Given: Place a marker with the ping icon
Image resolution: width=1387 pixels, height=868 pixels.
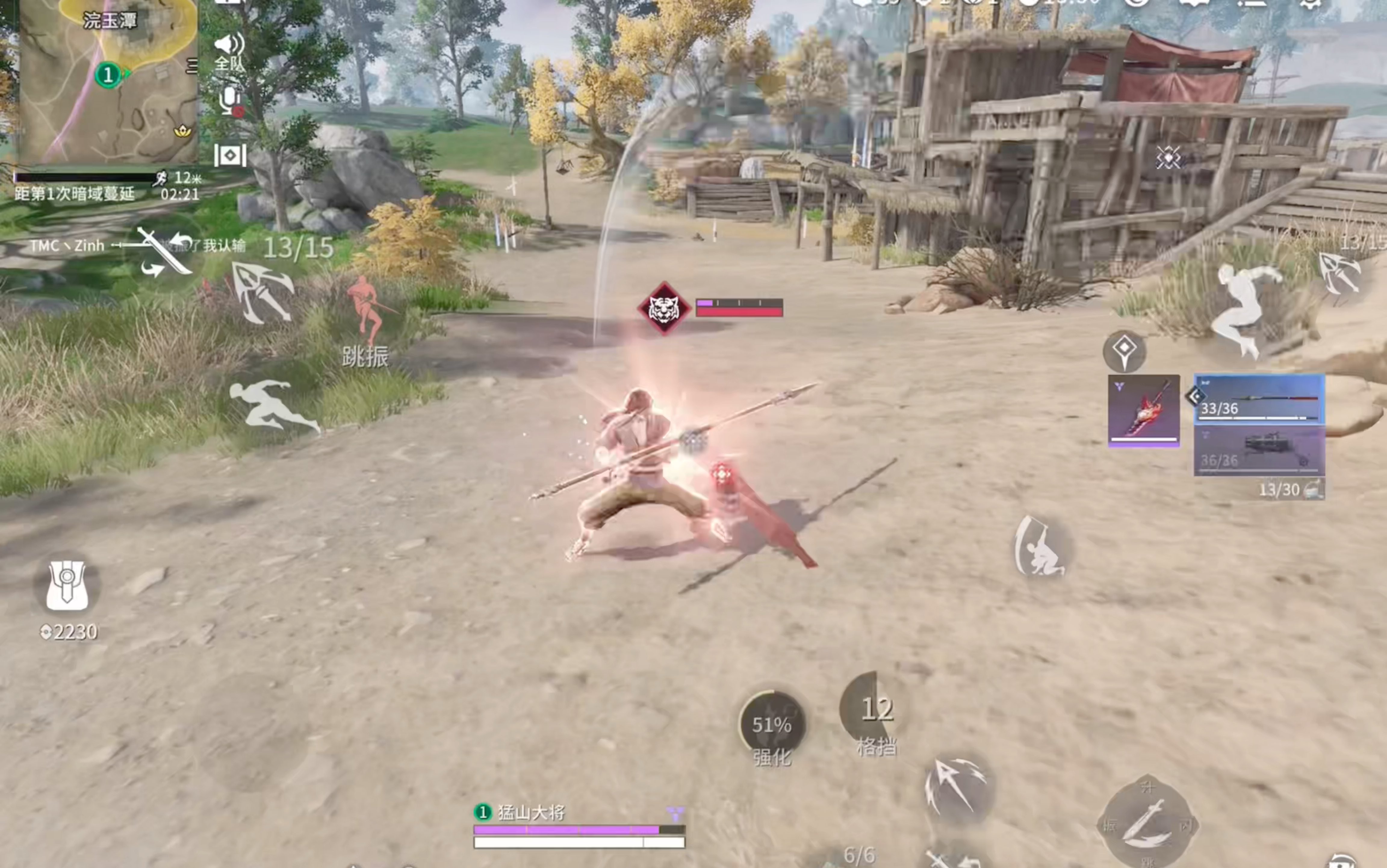Looking at the screenshot, I should (x=1124, y=351).
